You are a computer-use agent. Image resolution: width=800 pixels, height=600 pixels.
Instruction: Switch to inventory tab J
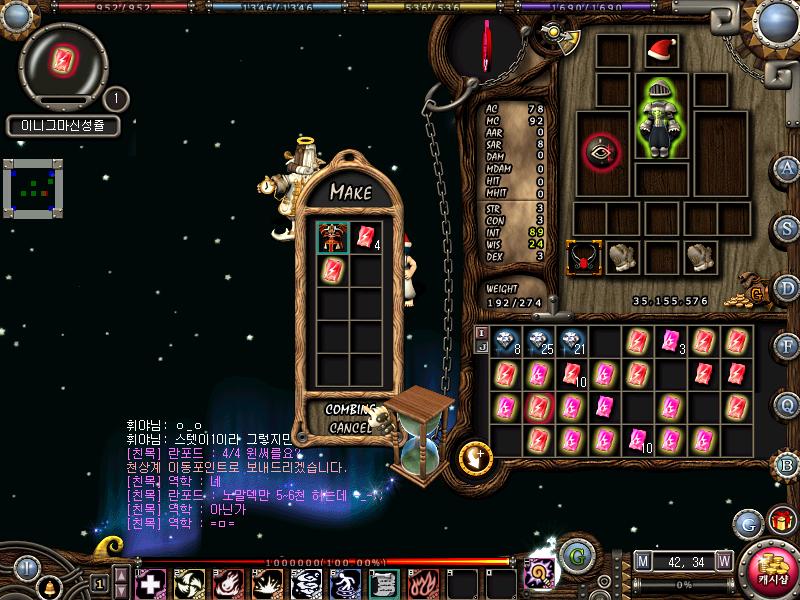click(481, 347)
